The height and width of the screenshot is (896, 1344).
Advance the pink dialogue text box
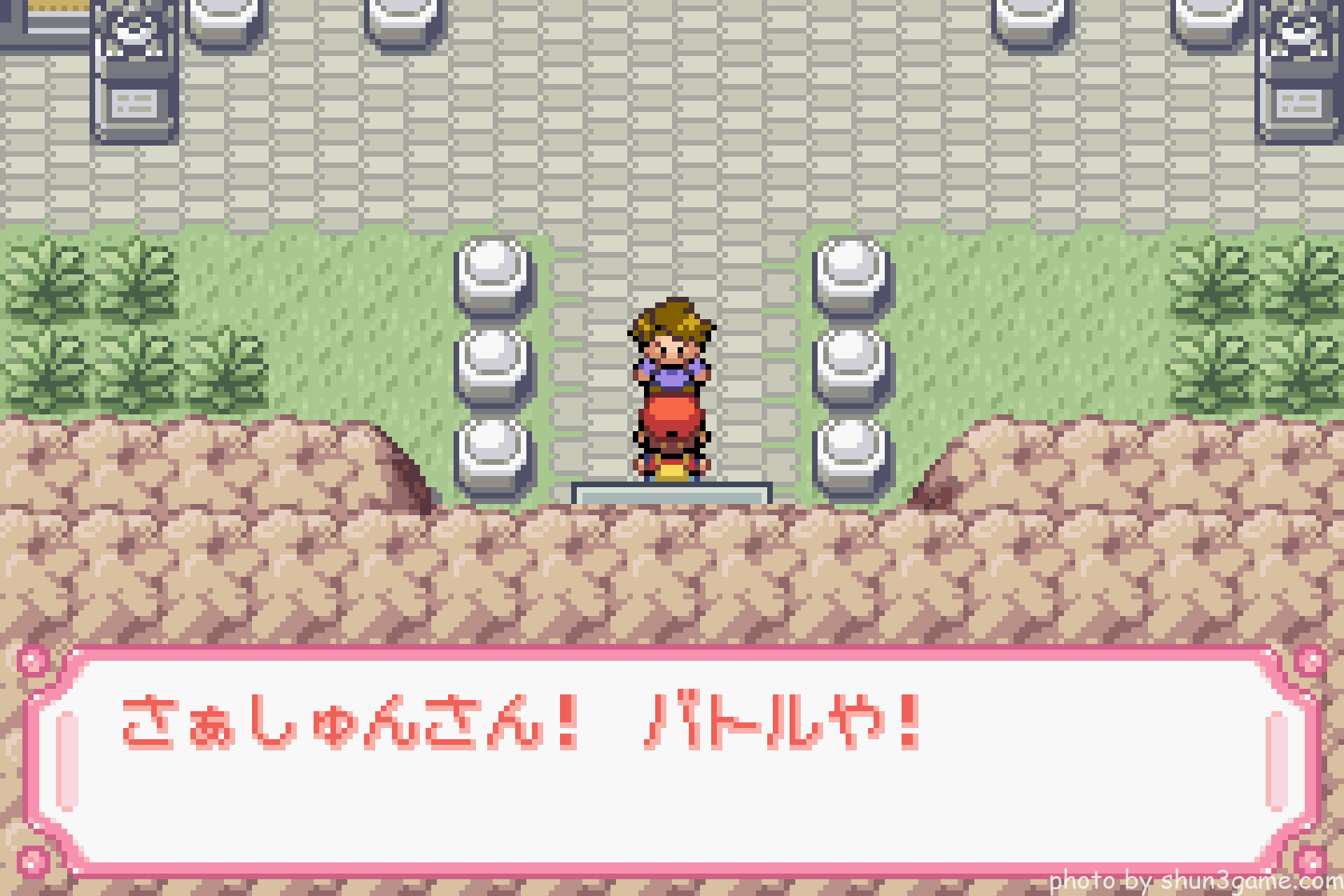pyautogui.click(x=672, y=760)
